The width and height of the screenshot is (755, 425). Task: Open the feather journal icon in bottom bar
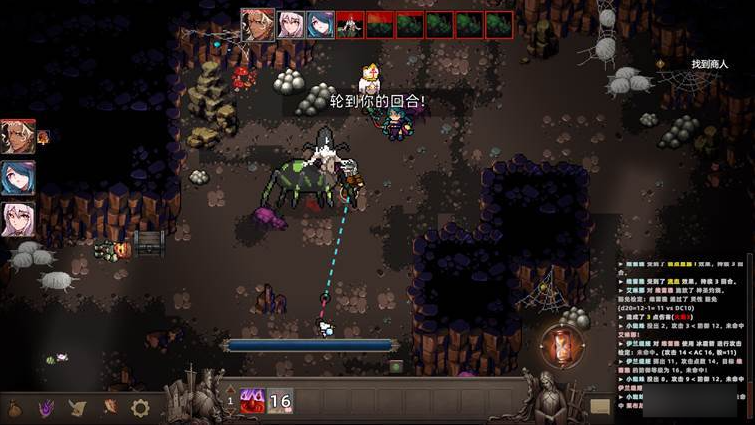(109, 408)
